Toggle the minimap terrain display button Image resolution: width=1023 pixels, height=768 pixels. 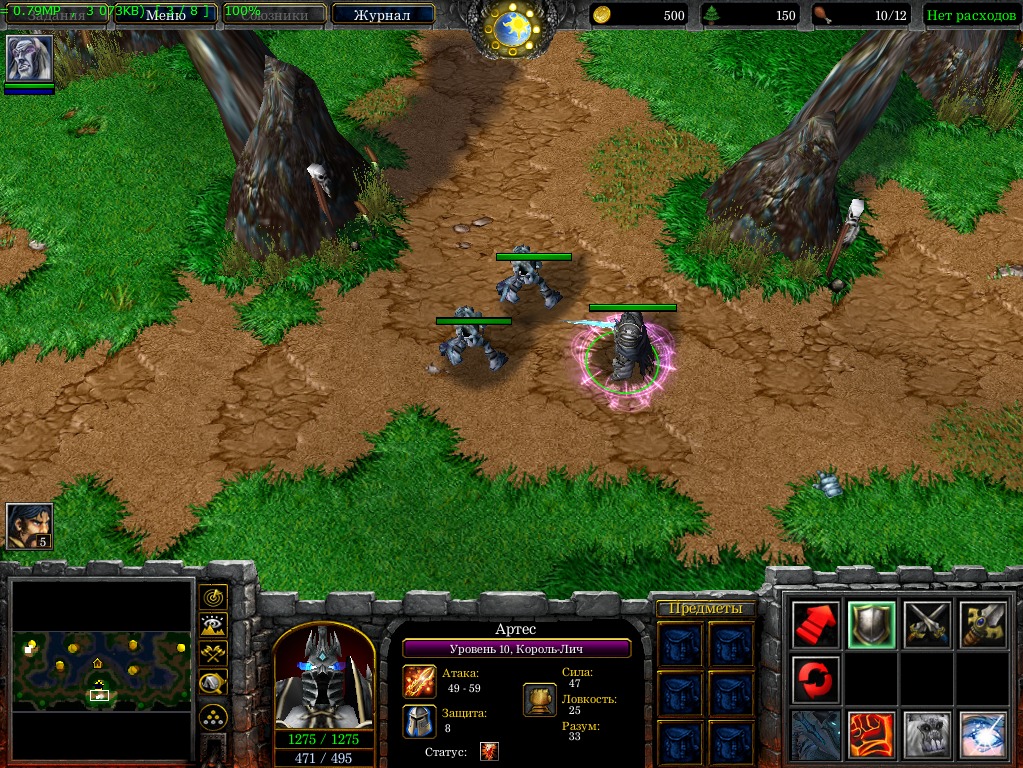point(213,626)
